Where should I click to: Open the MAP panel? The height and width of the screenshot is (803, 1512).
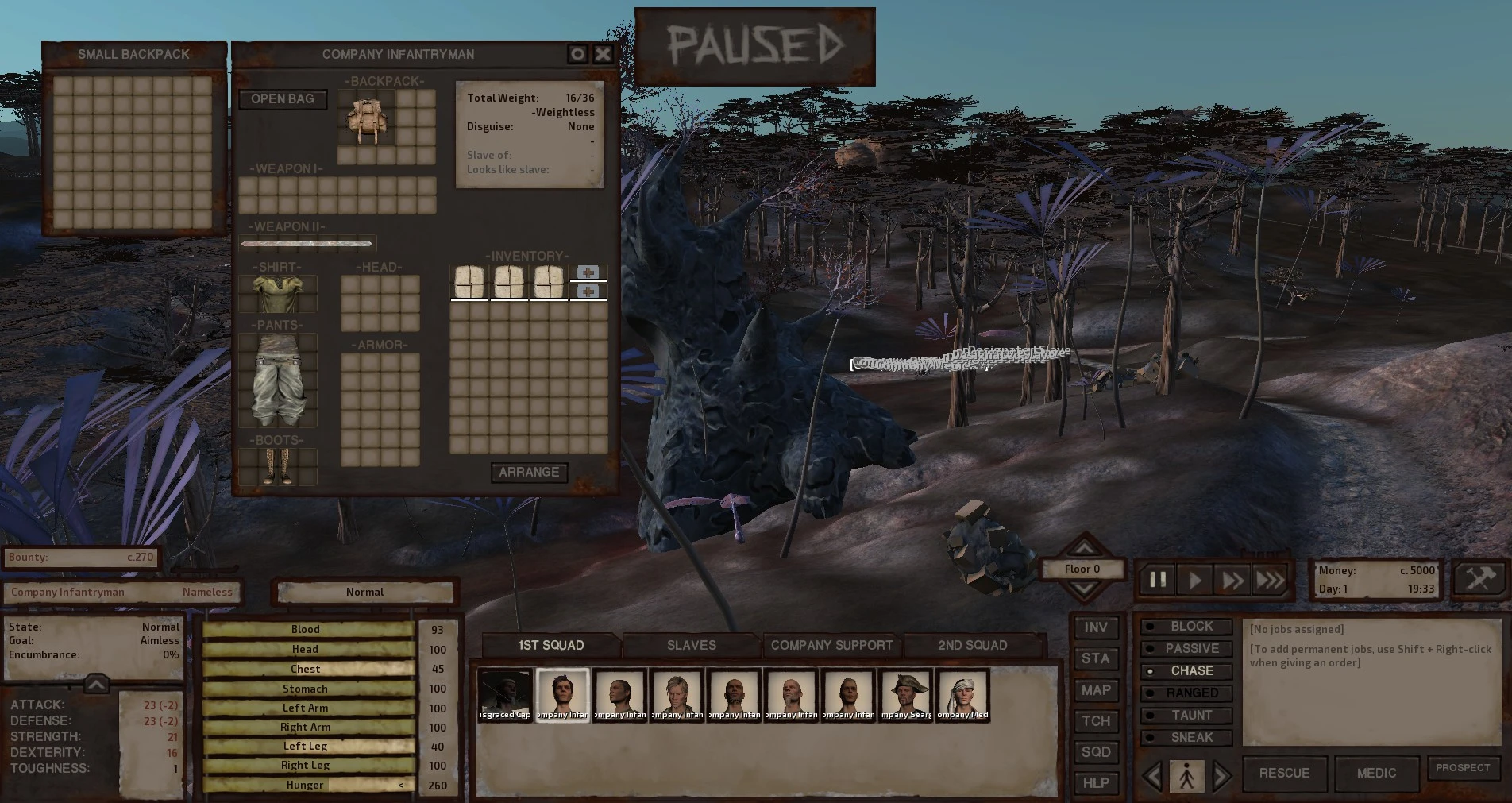point(1096,690)
